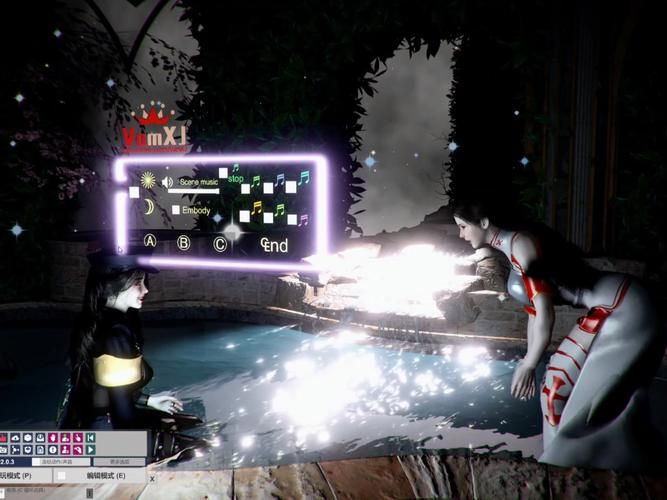Screen dimensions: 667x500
Task: Toggle the checkbox beside the sun icon
Action: coord(133,190)
